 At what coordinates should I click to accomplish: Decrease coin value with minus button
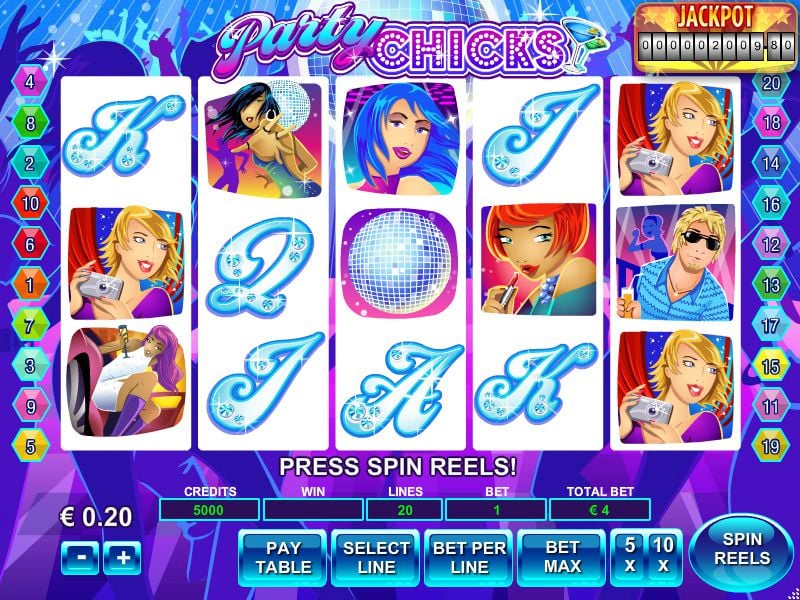pyautogui.click(x=77, y=558)
